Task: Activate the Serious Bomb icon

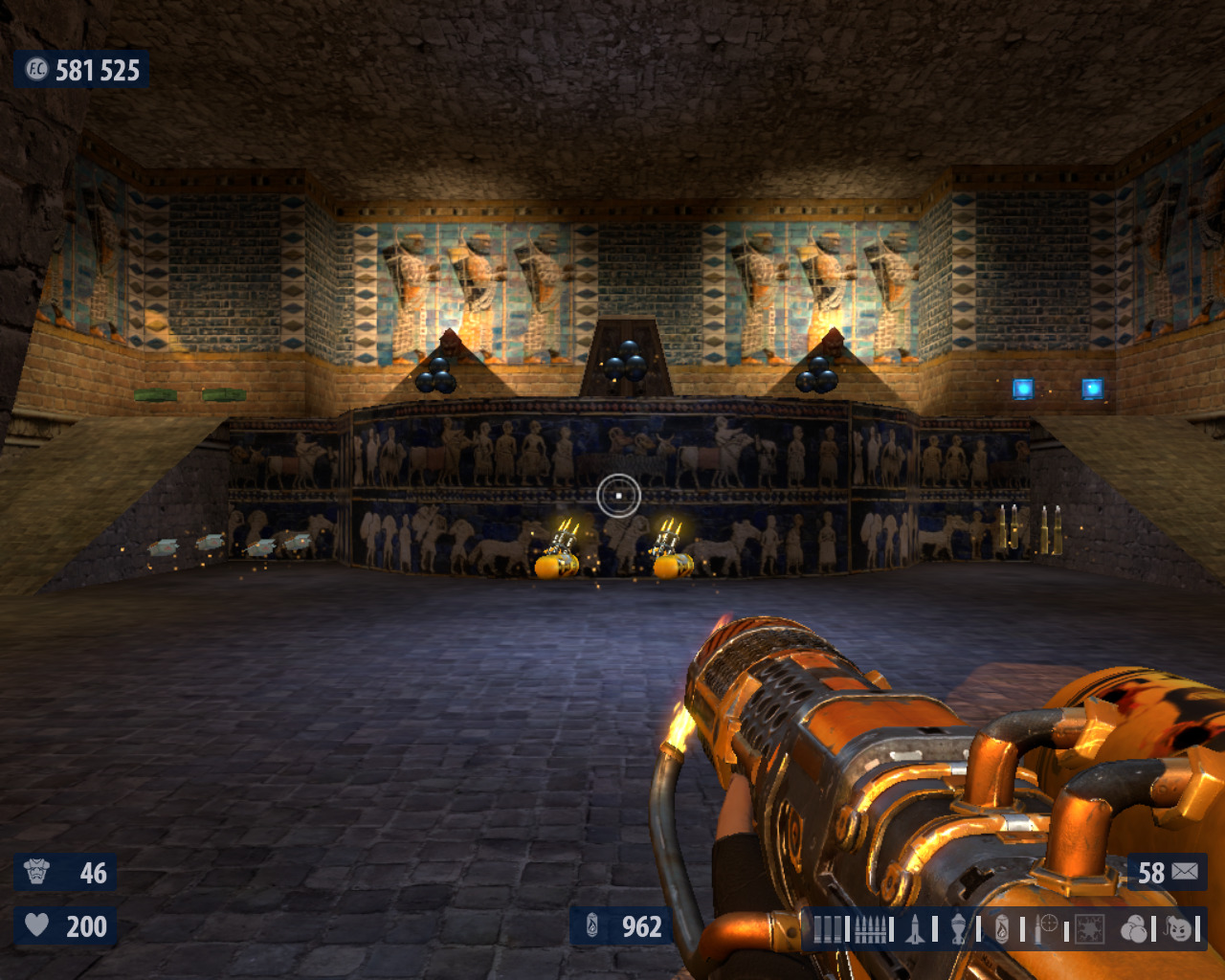Action: click(1181, 928)
